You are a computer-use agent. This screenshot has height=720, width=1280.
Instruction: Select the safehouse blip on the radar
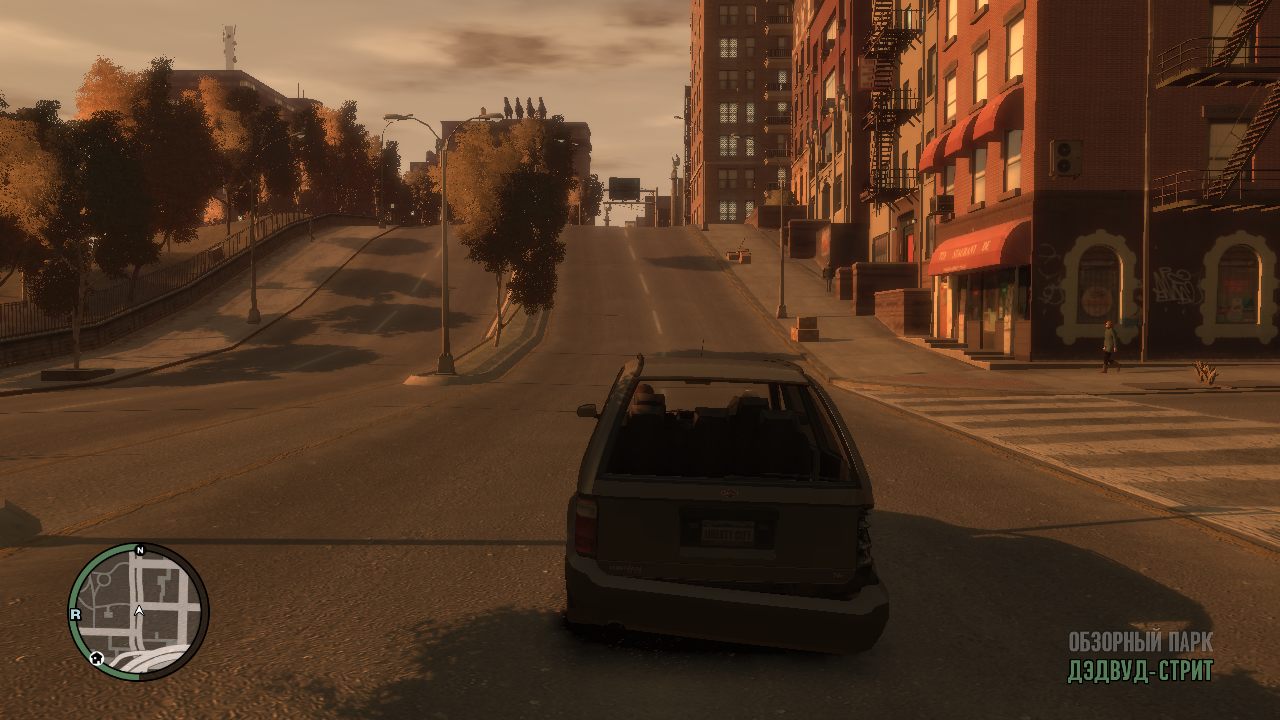click(x=97, y=658)
